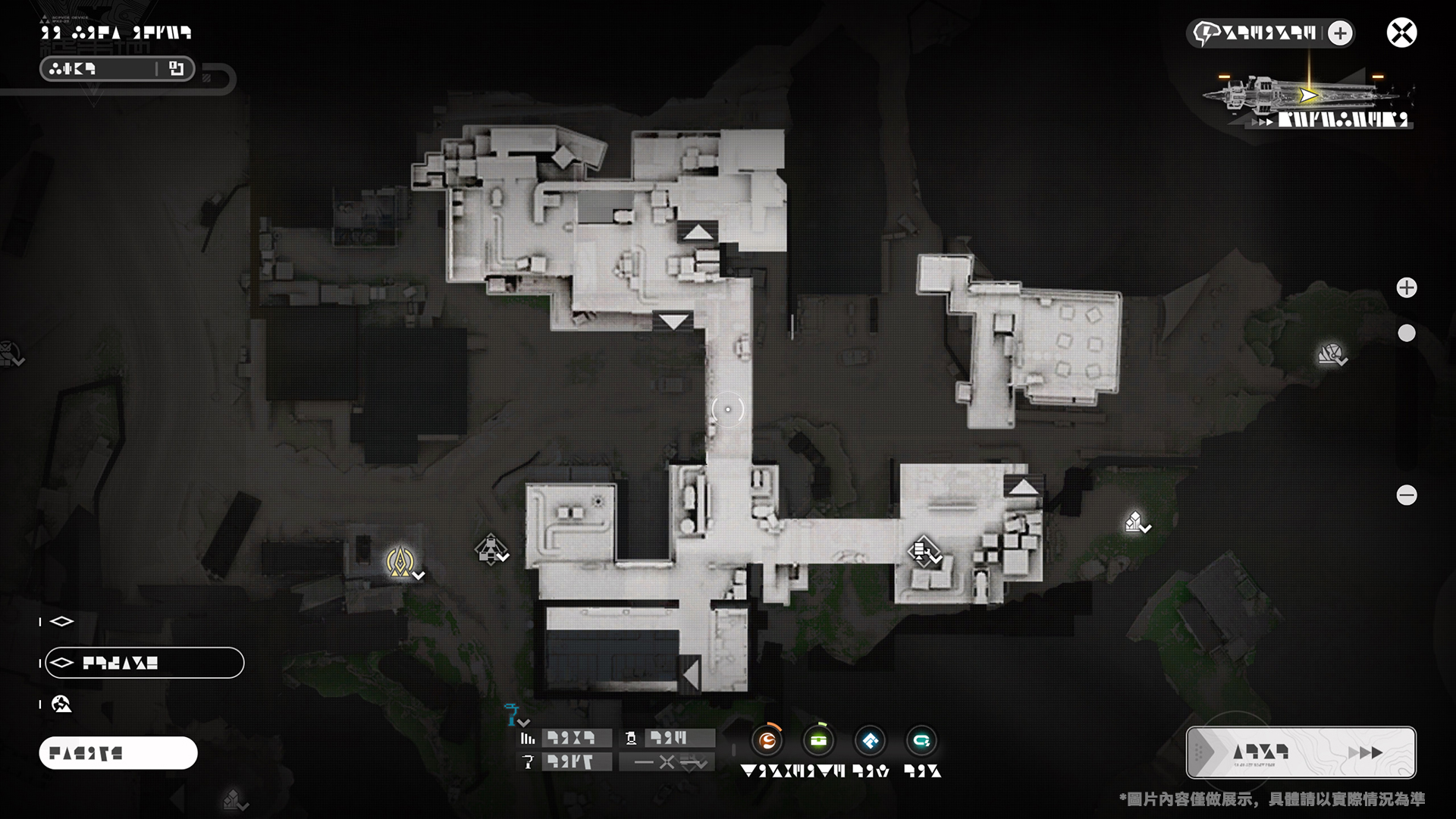Select the green chest filter icon
1456x819 pixels.
click(819, 741)
